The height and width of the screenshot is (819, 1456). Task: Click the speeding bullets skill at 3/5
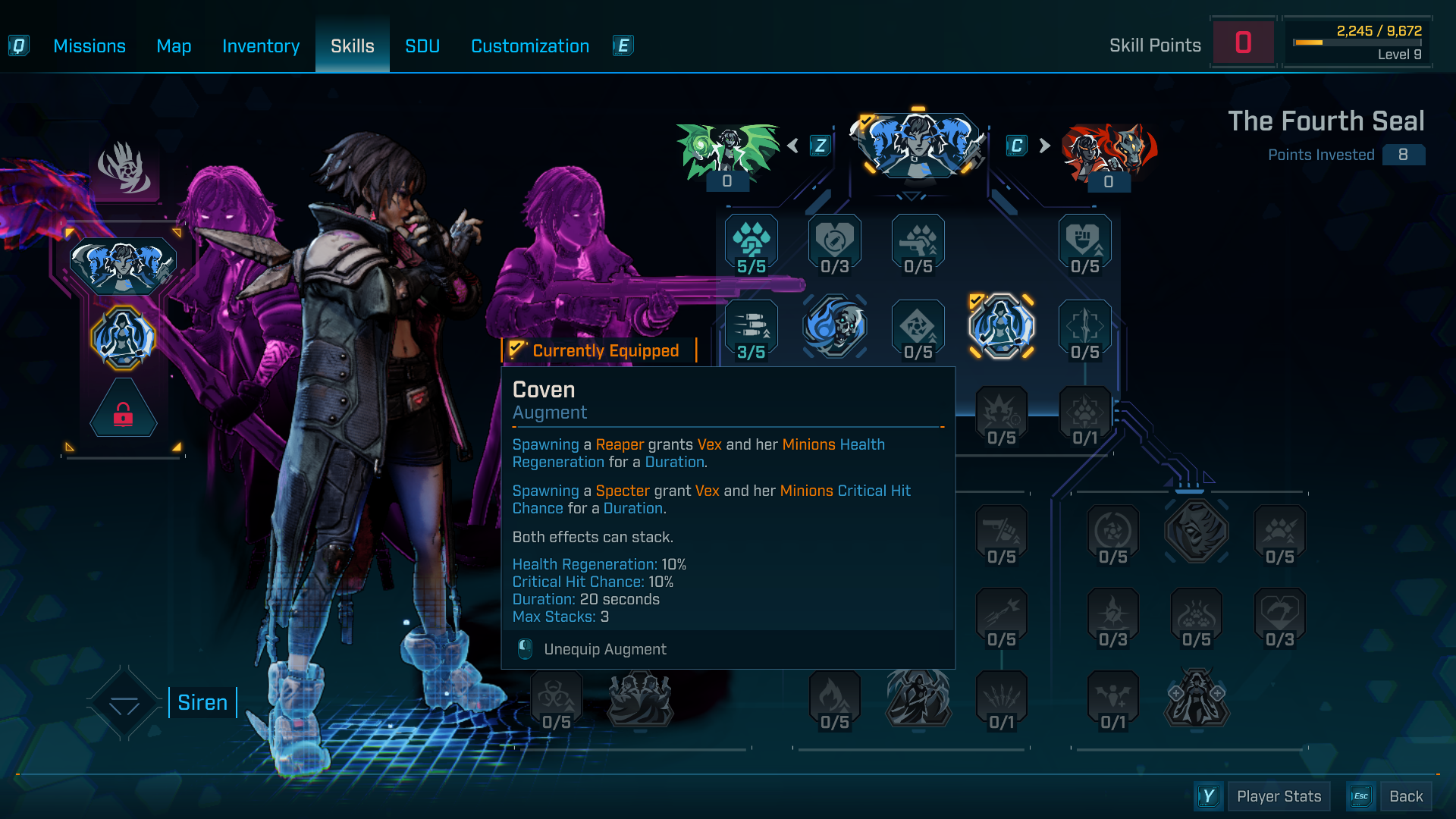(751, 326)
